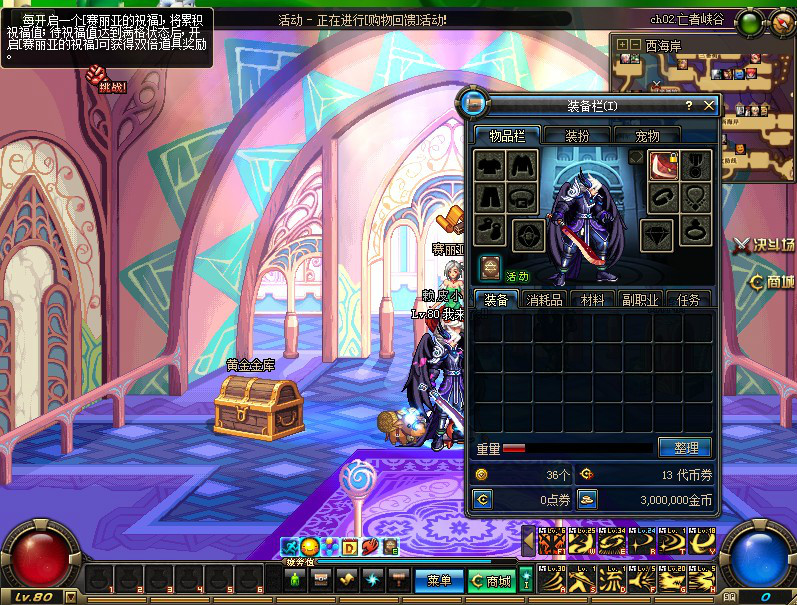Open the 活动 event book icon
The width and height of the screenshot is (797, 605).
[x=490, y=267]
